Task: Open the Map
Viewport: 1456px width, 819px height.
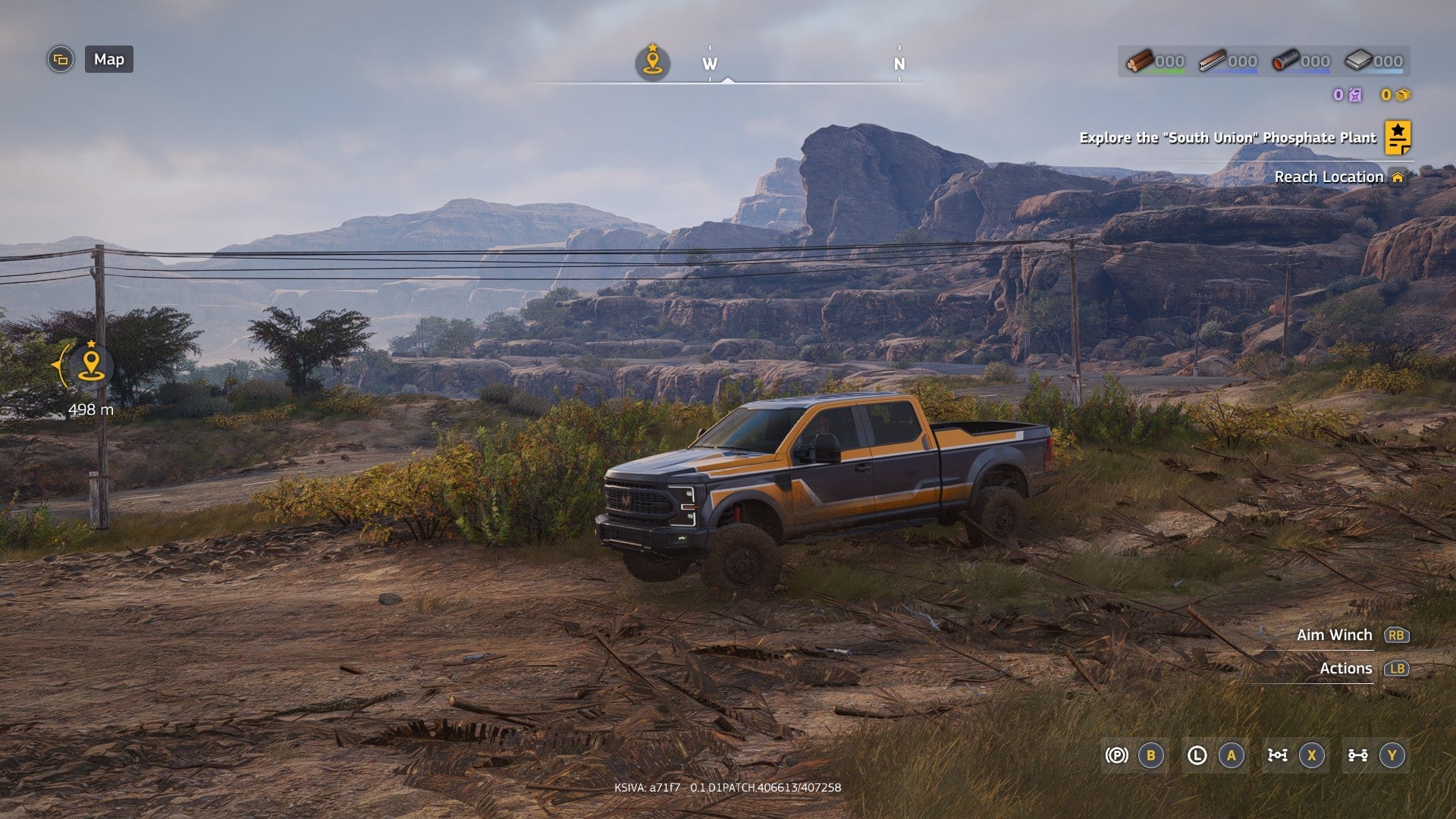Action: click(x=108, y=60)
